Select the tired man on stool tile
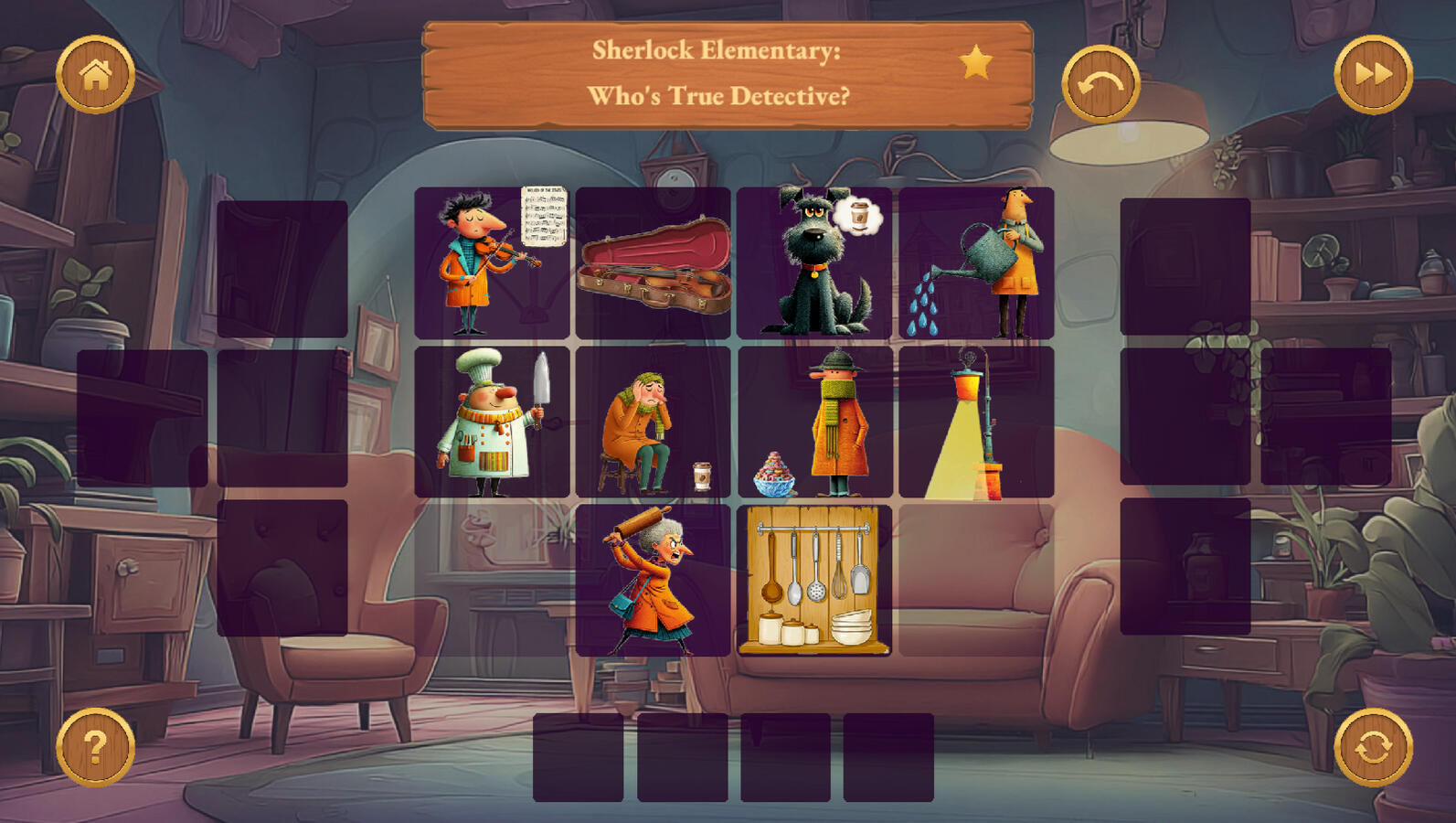 tap(654, 422)
